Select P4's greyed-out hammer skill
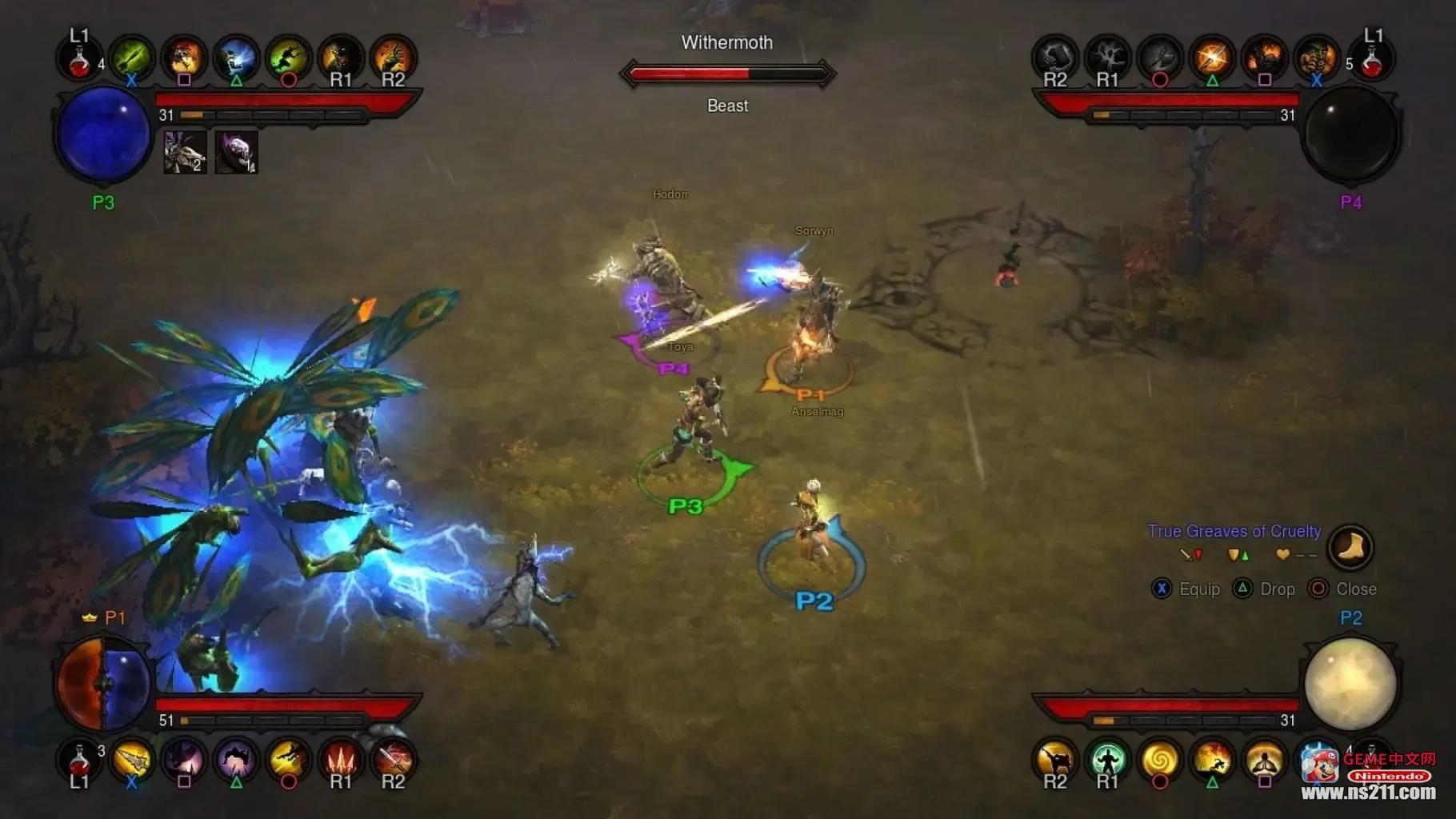The image size is (1456, 819). (x=1055, y=56)
